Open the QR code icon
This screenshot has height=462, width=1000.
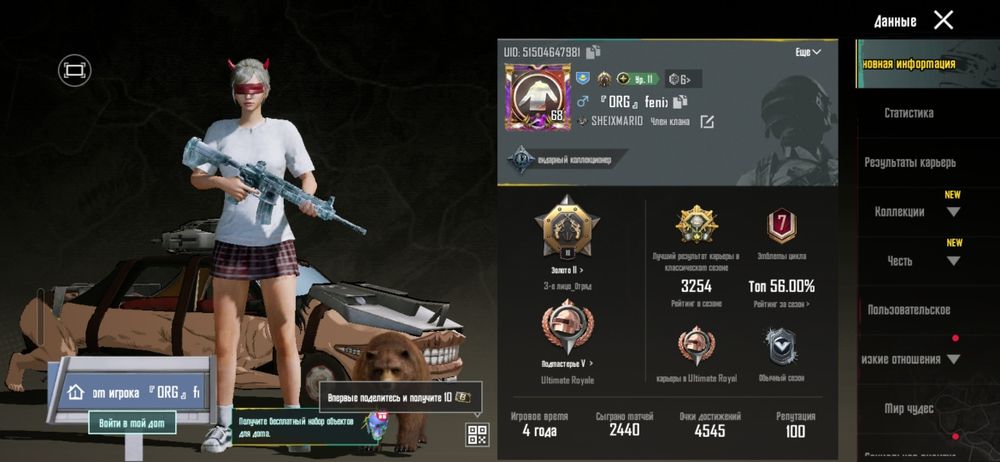click(477, 434)
